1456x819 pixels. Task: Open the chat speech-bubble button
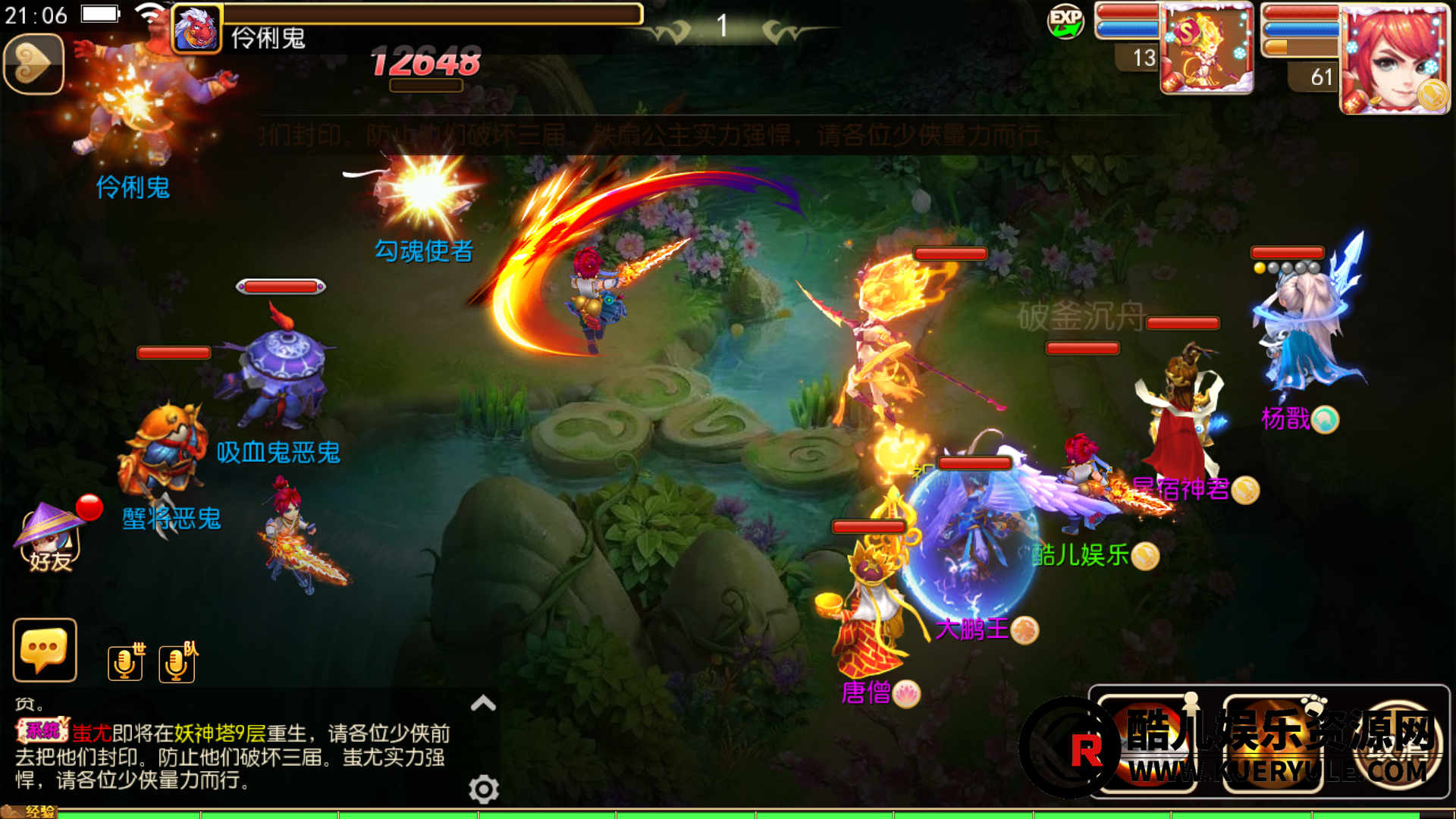coord(45,650)
